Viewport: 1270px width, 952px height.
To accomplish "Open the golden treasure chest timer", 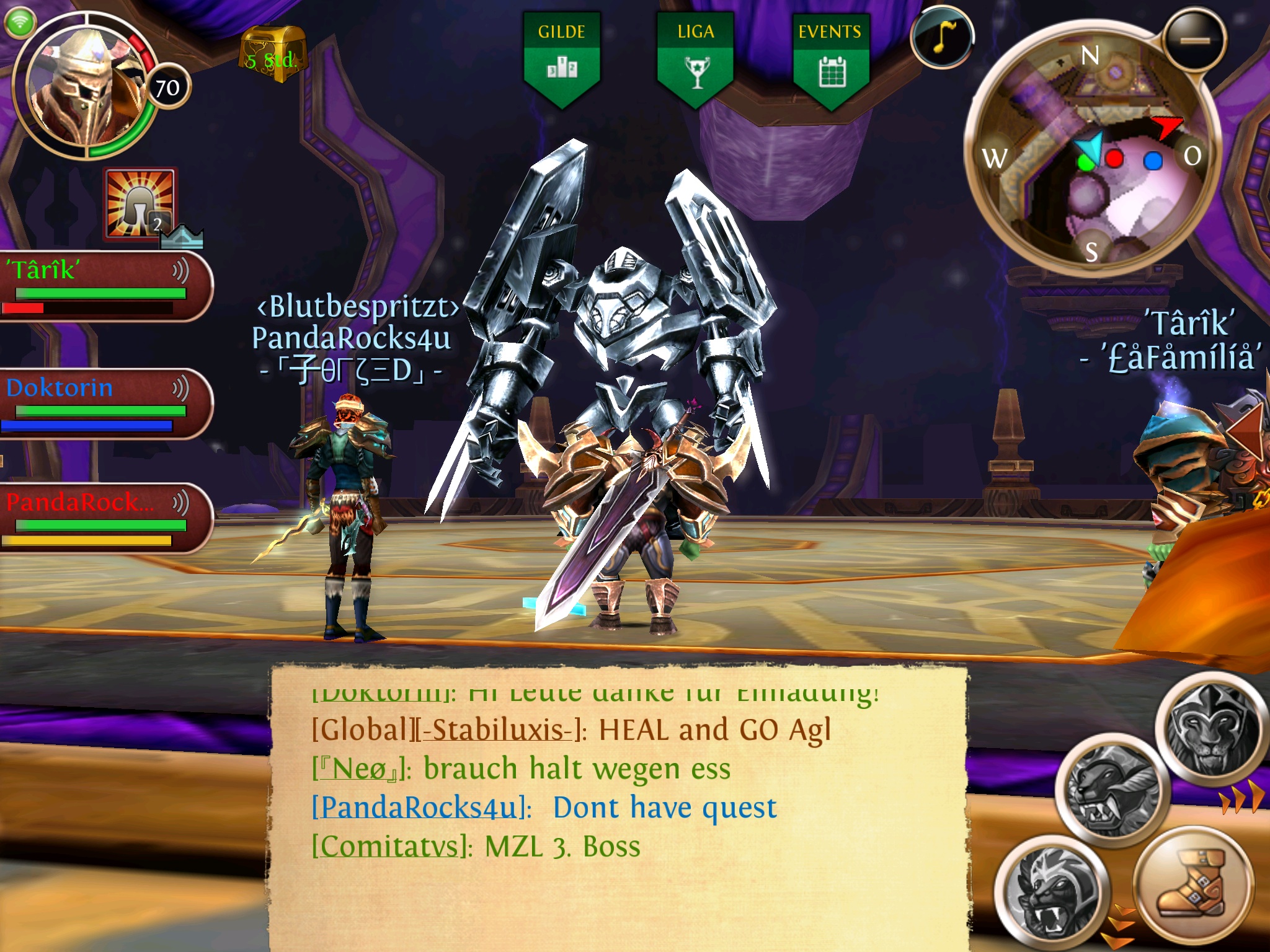I will click(x=272, y=55).
